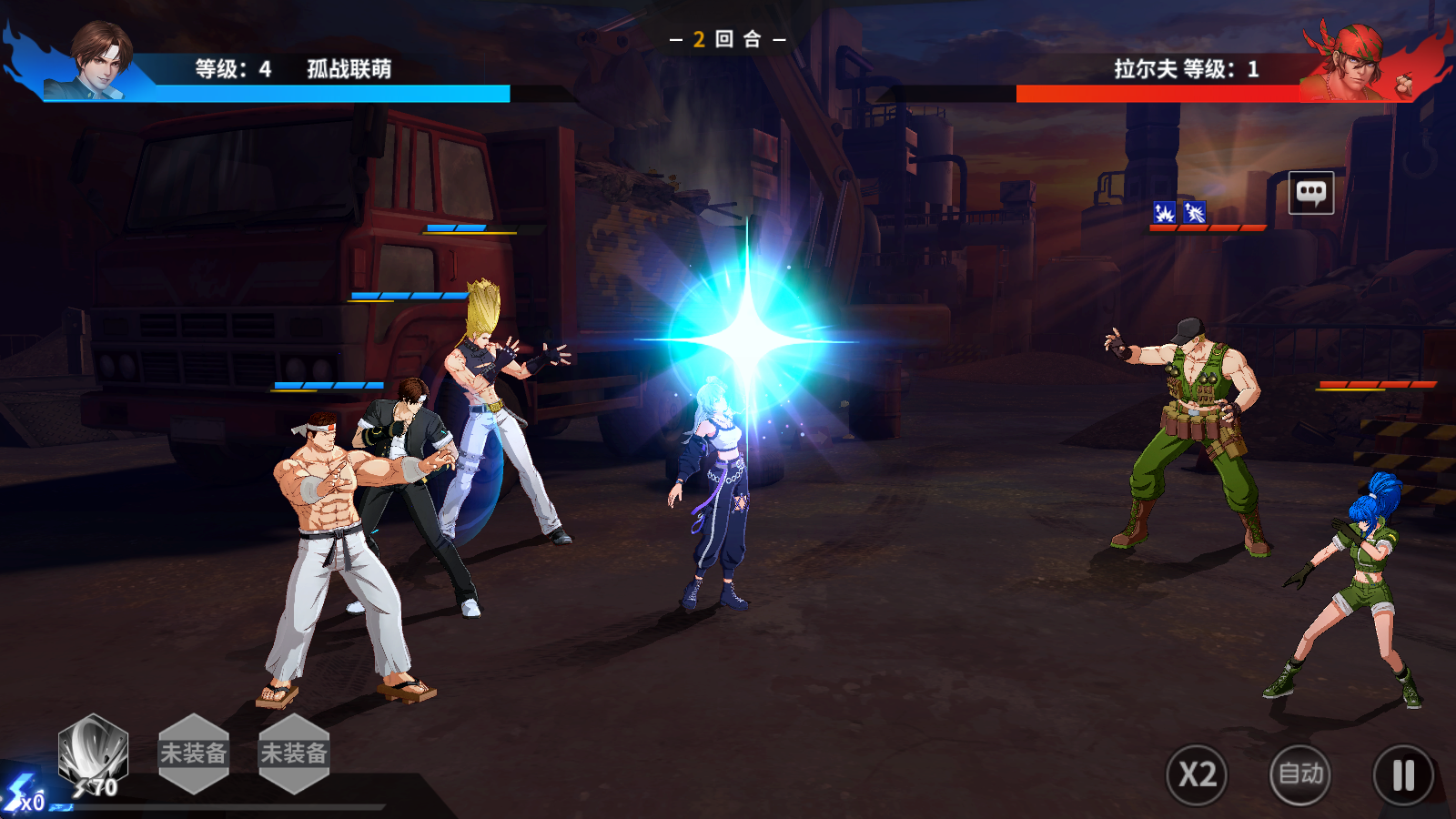Open the chat speech bubble icon
This screenshot has height=819, width=1456.
[x=1311, y=192]
